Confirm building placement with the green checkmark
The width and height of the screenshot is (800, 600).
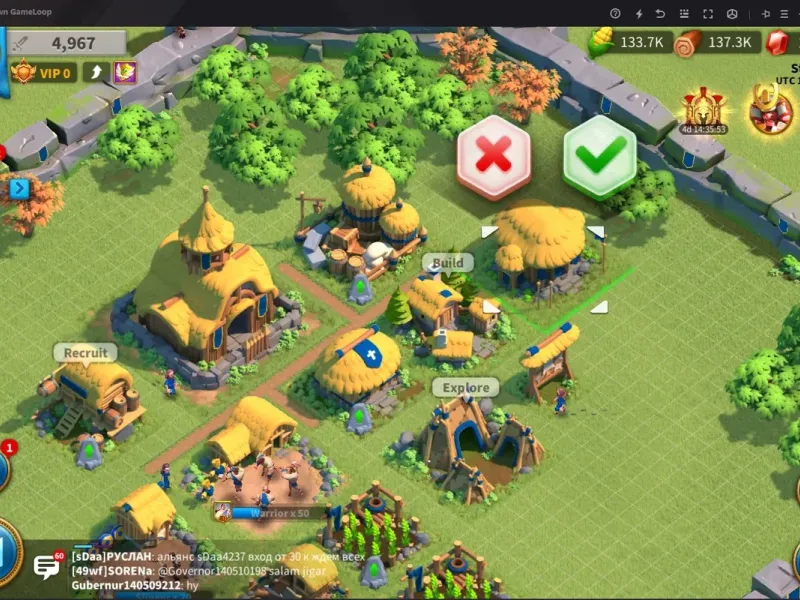(600, 155)
